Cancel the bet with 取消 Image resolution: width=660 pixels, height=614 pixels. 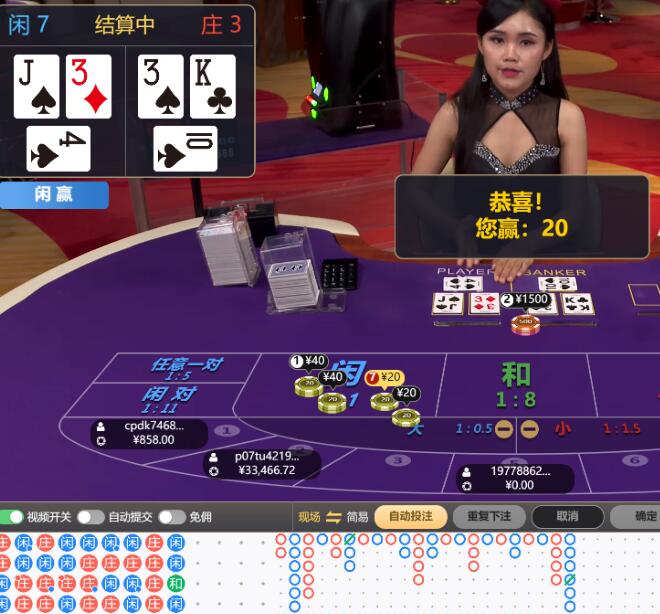(567, 517)
